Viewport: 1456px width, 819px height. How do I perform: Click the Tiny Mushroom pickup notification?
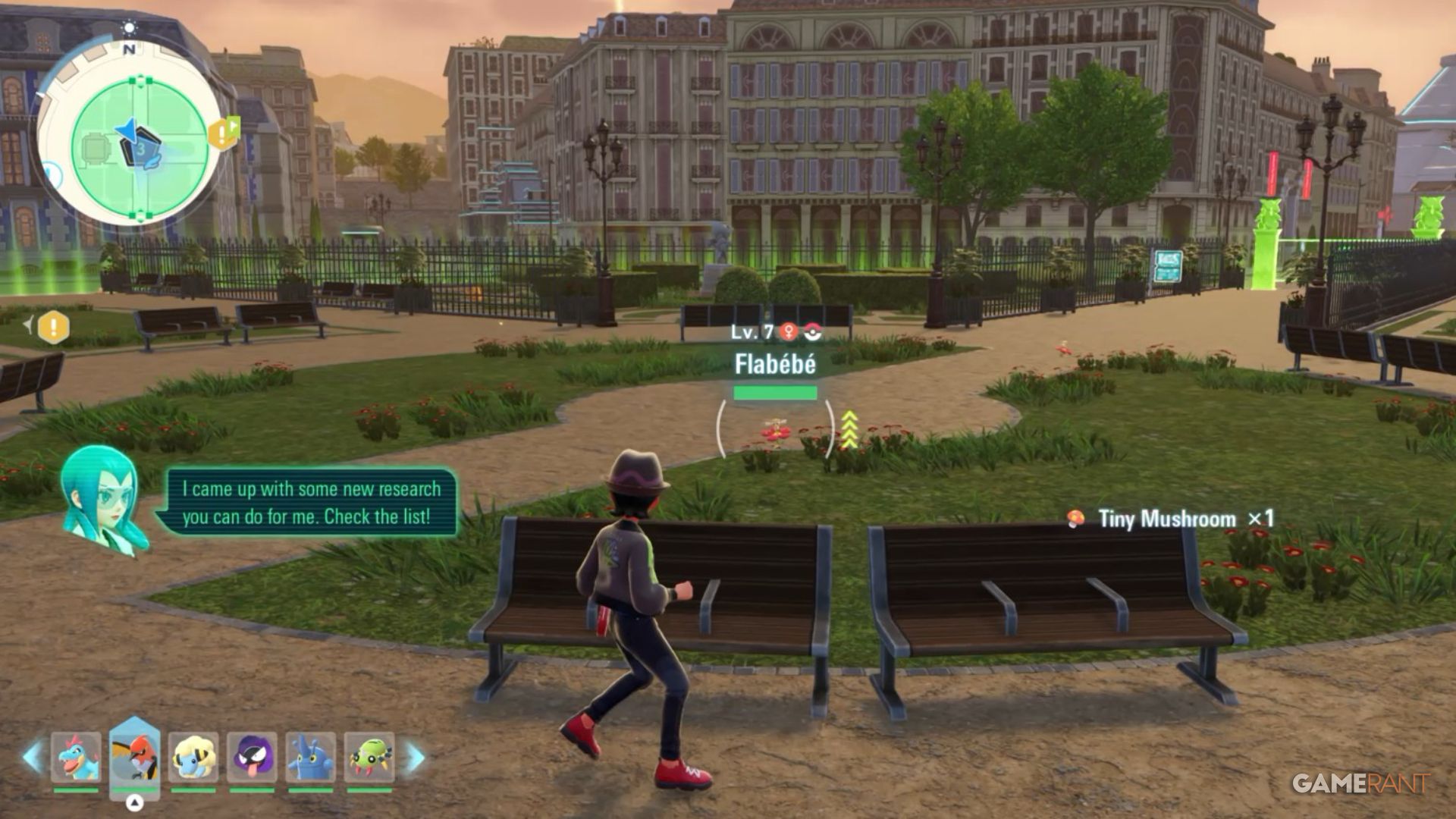1172,519
